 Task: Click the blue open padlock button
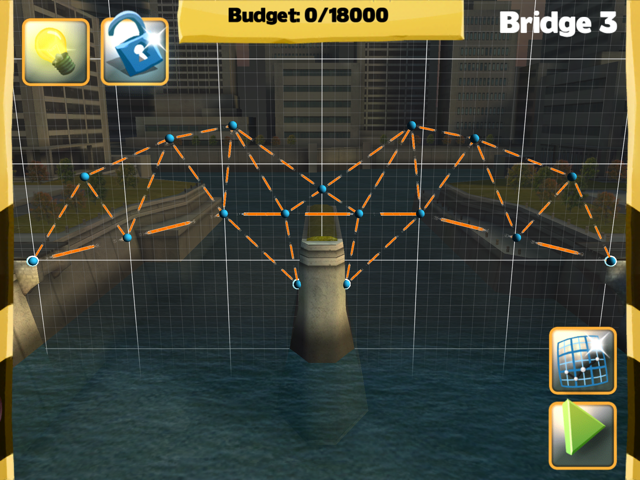point(134,51)
